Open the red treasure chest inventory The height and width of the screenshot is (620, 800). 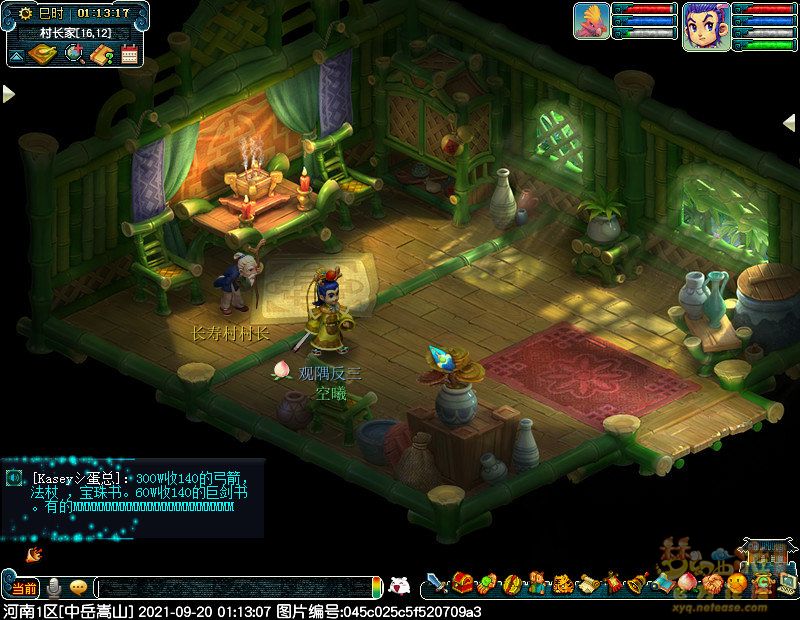pos(462,582)
